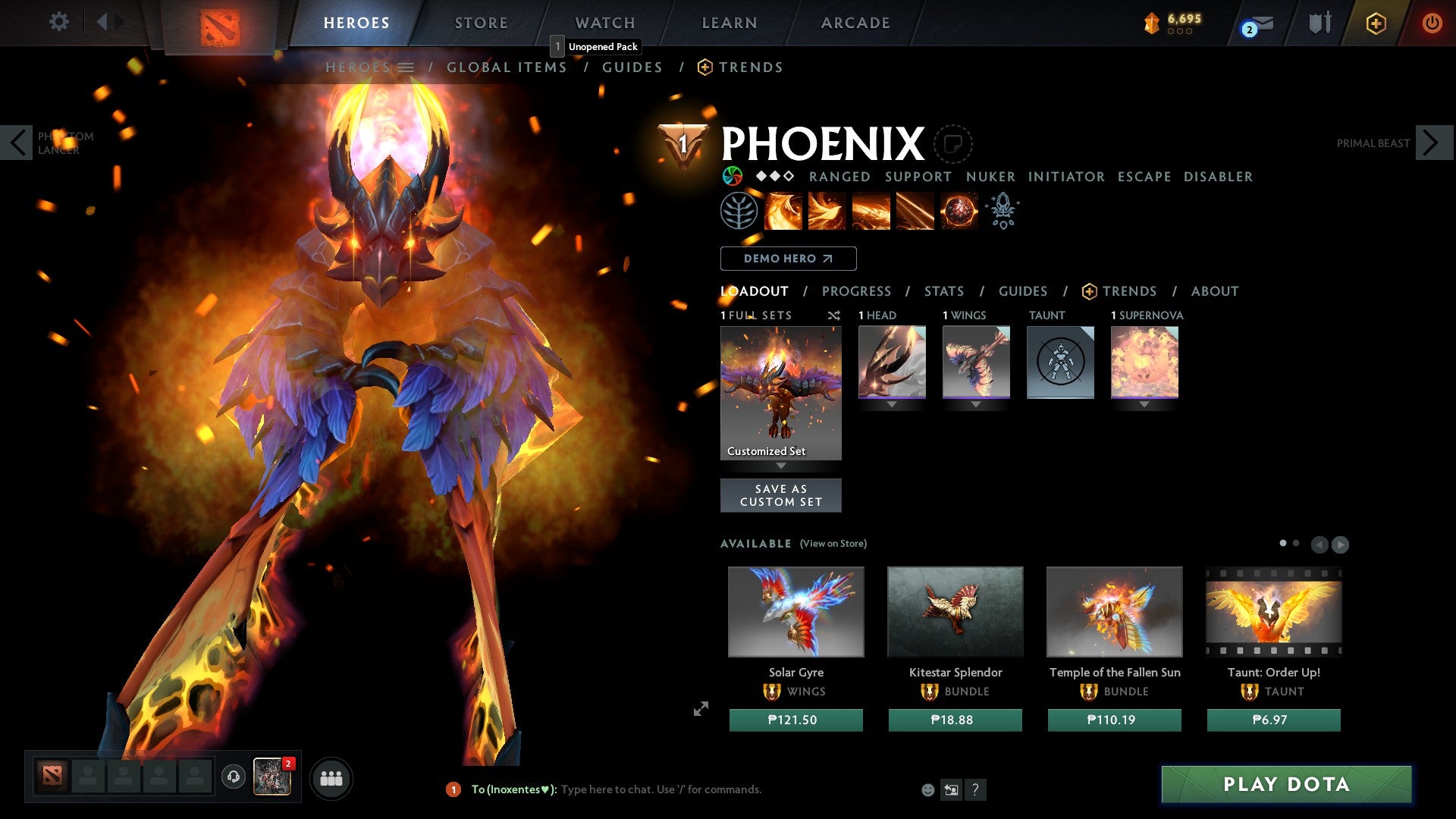Image resolution: width=1456 pixels, height=819 pixels.
Task: Open the voice chat headset icon
Action: click(233, 777)
